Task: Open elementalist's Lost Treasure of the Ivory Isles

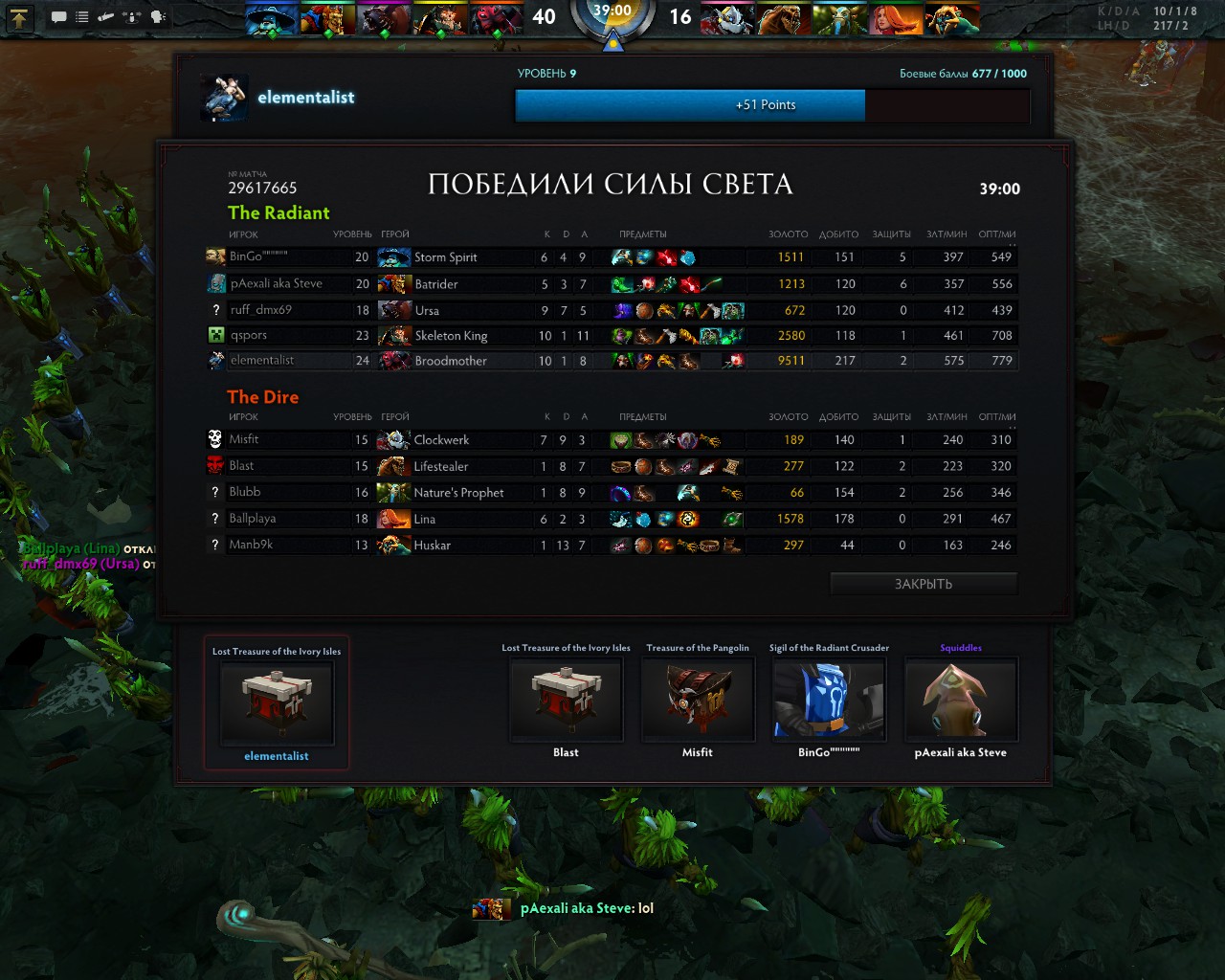Action: [x=277, y=702]
